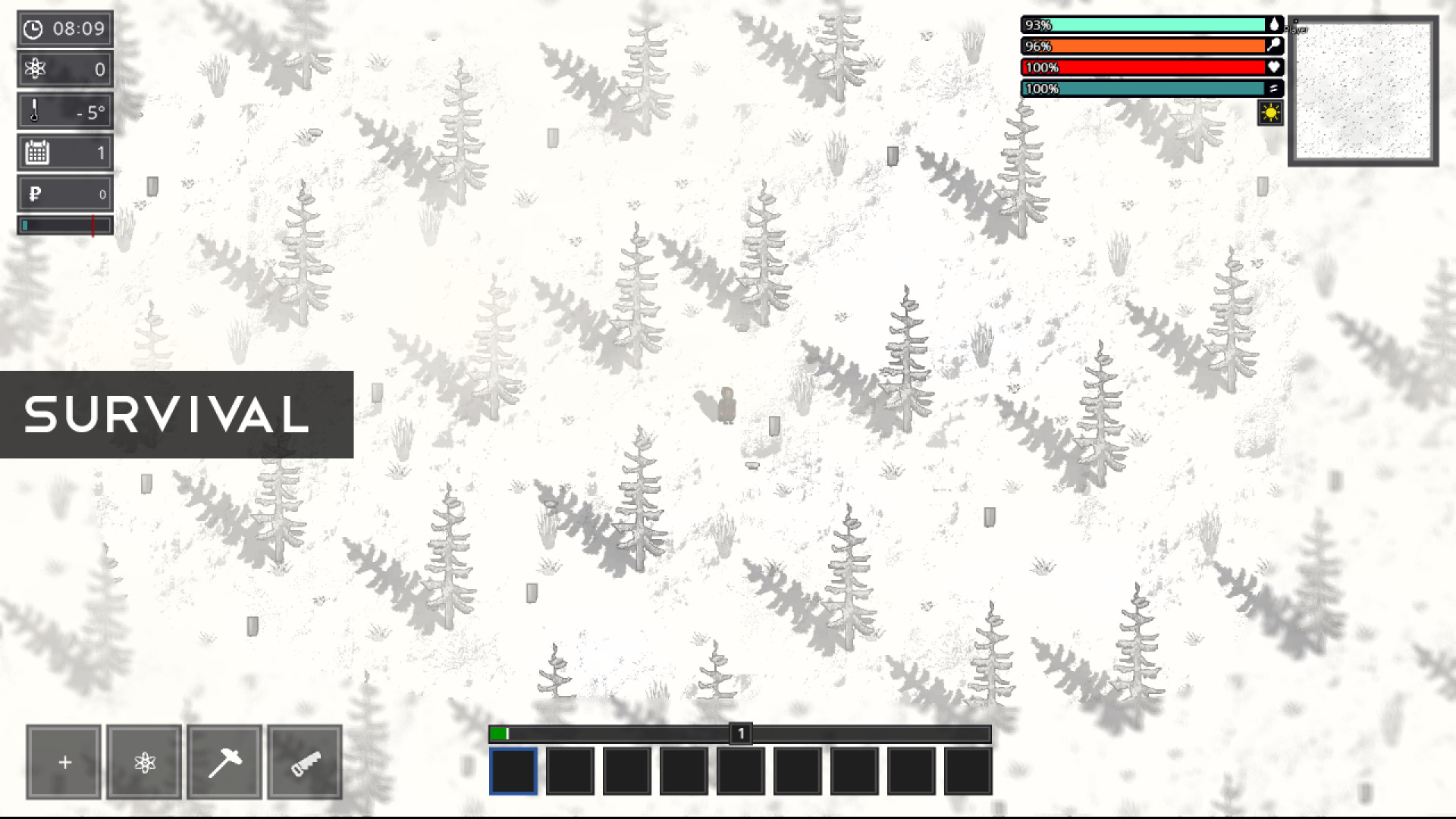
Task: Click the experience bar labeled 1
Action: [739, 733]
